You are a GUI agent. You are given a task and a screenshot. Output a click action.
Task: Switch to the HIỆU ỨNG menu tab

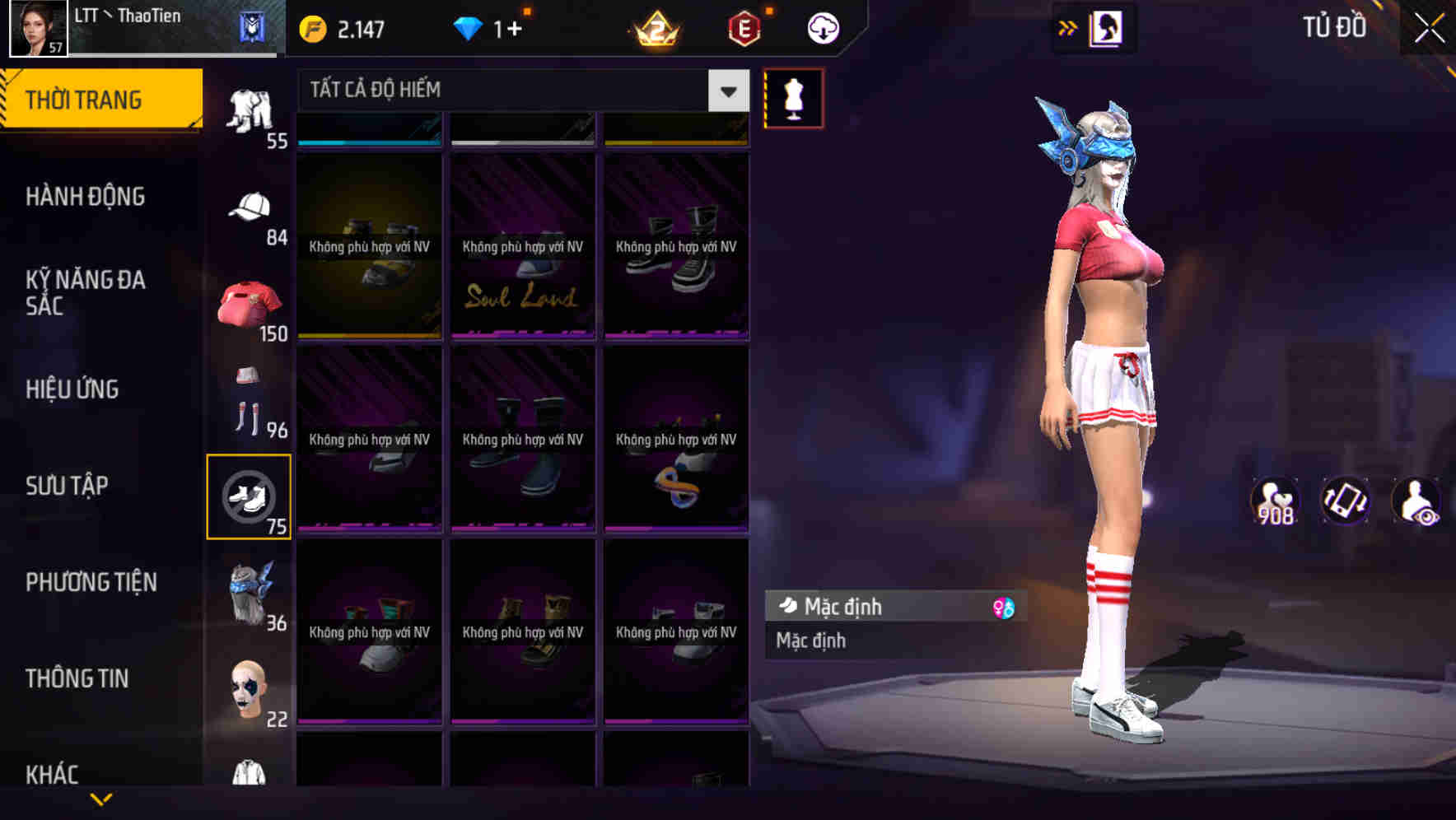click(x=72, y=389)
